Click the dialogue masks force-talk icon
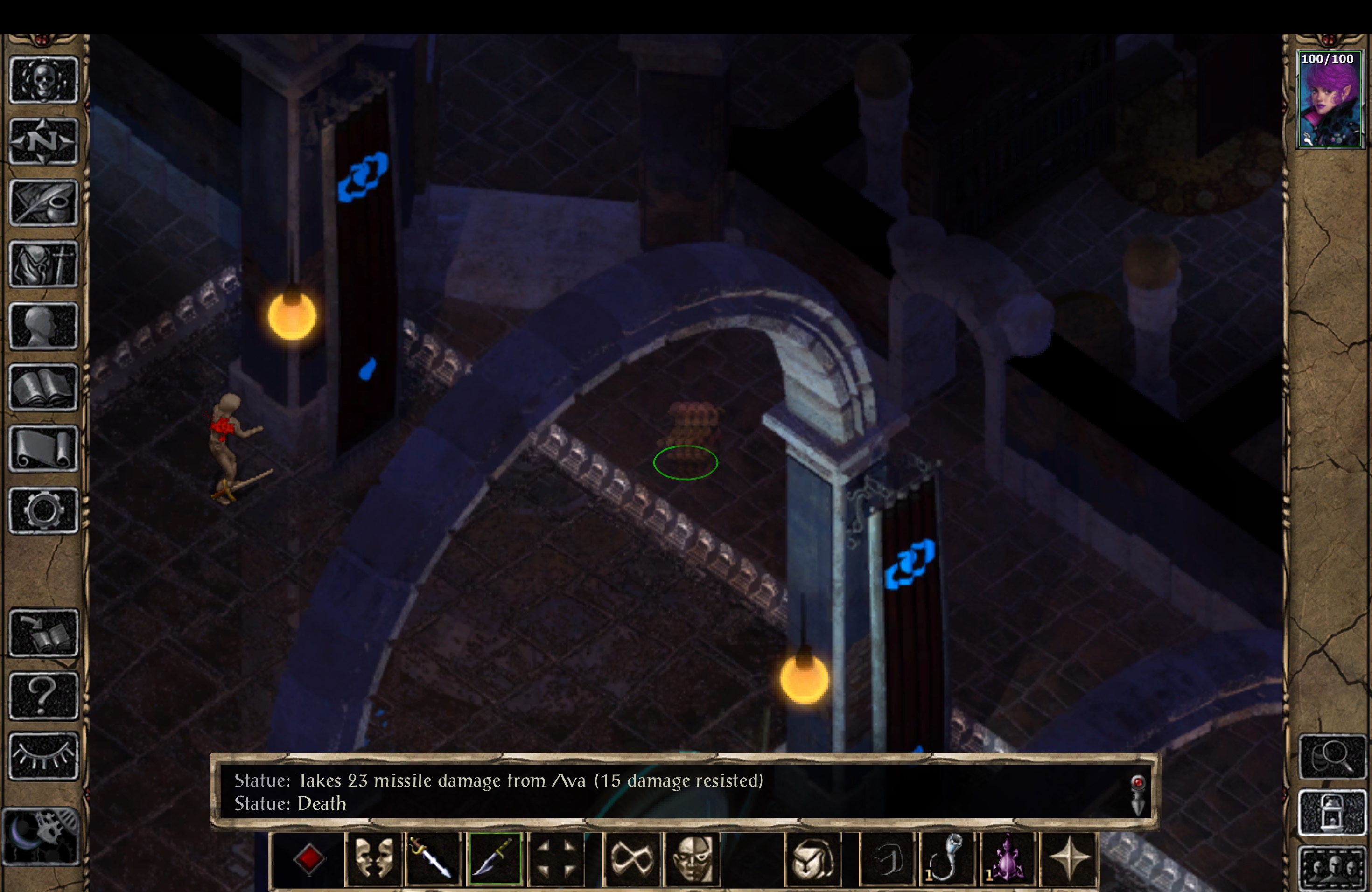The width and height of the screenshot is (1372, 892). pos(373,858)
